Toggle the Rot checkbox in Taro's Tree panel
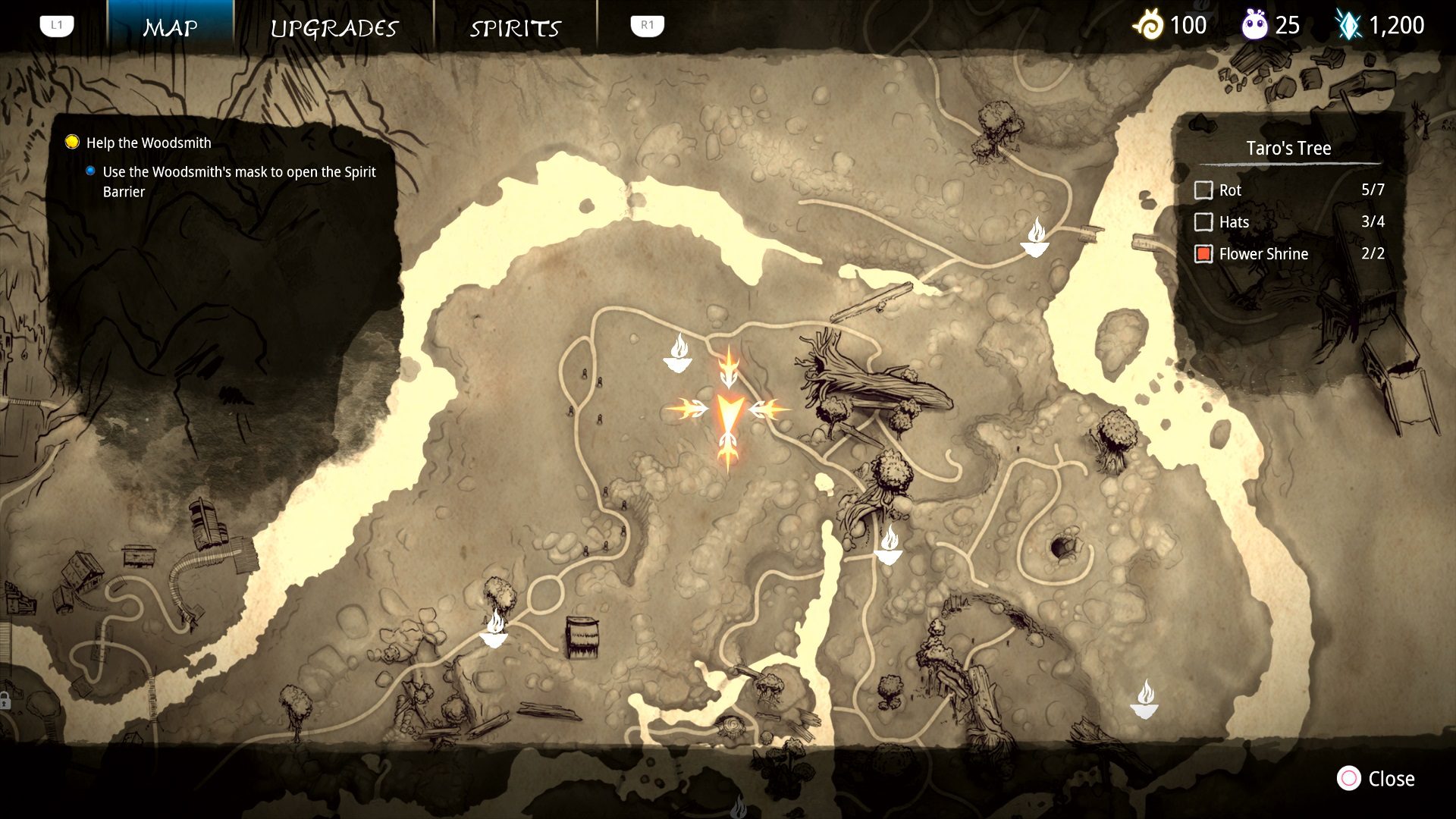Image resolution: width=1456 pixels, height=819 pixels. tap(1204, 190)
